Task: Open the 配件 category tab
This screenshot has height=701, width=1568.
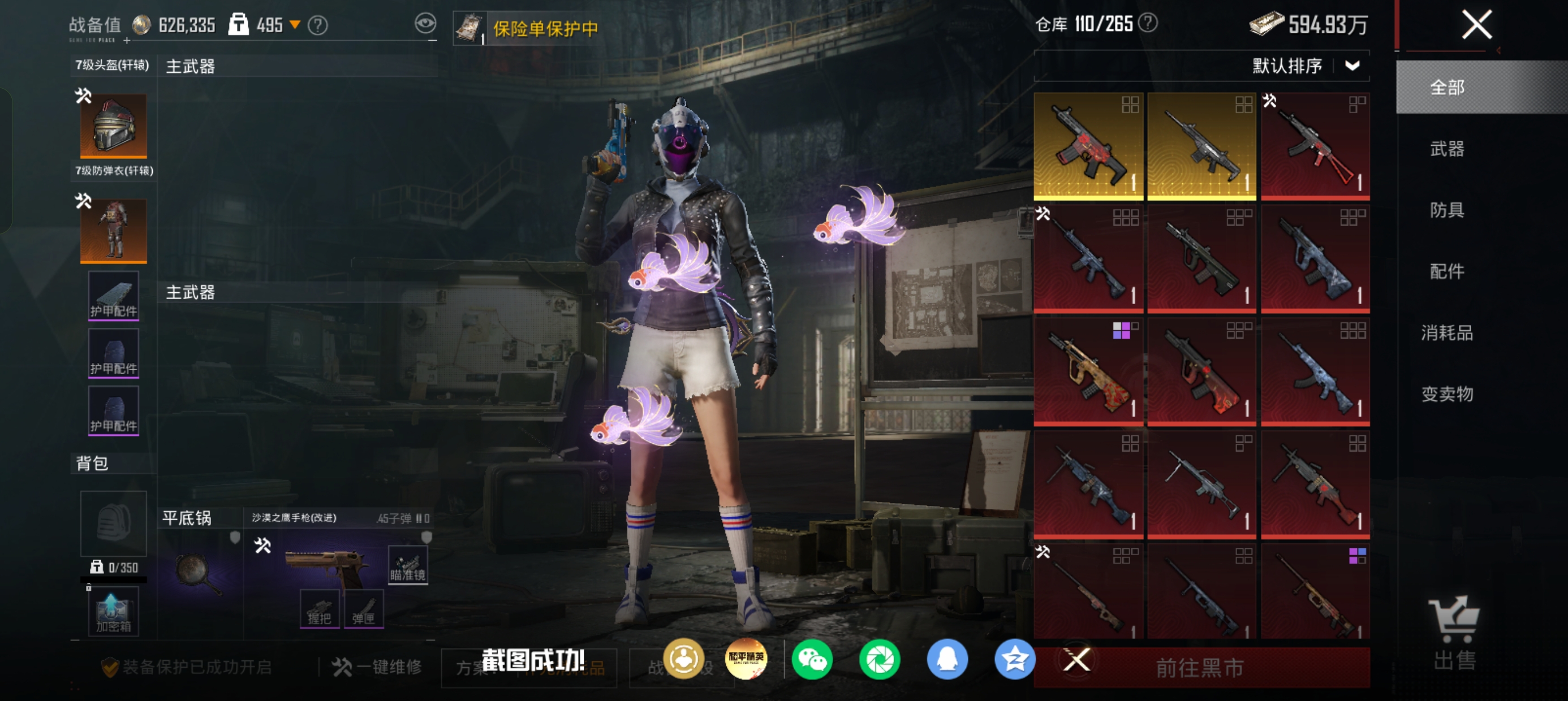Action: click(1447, 271)
